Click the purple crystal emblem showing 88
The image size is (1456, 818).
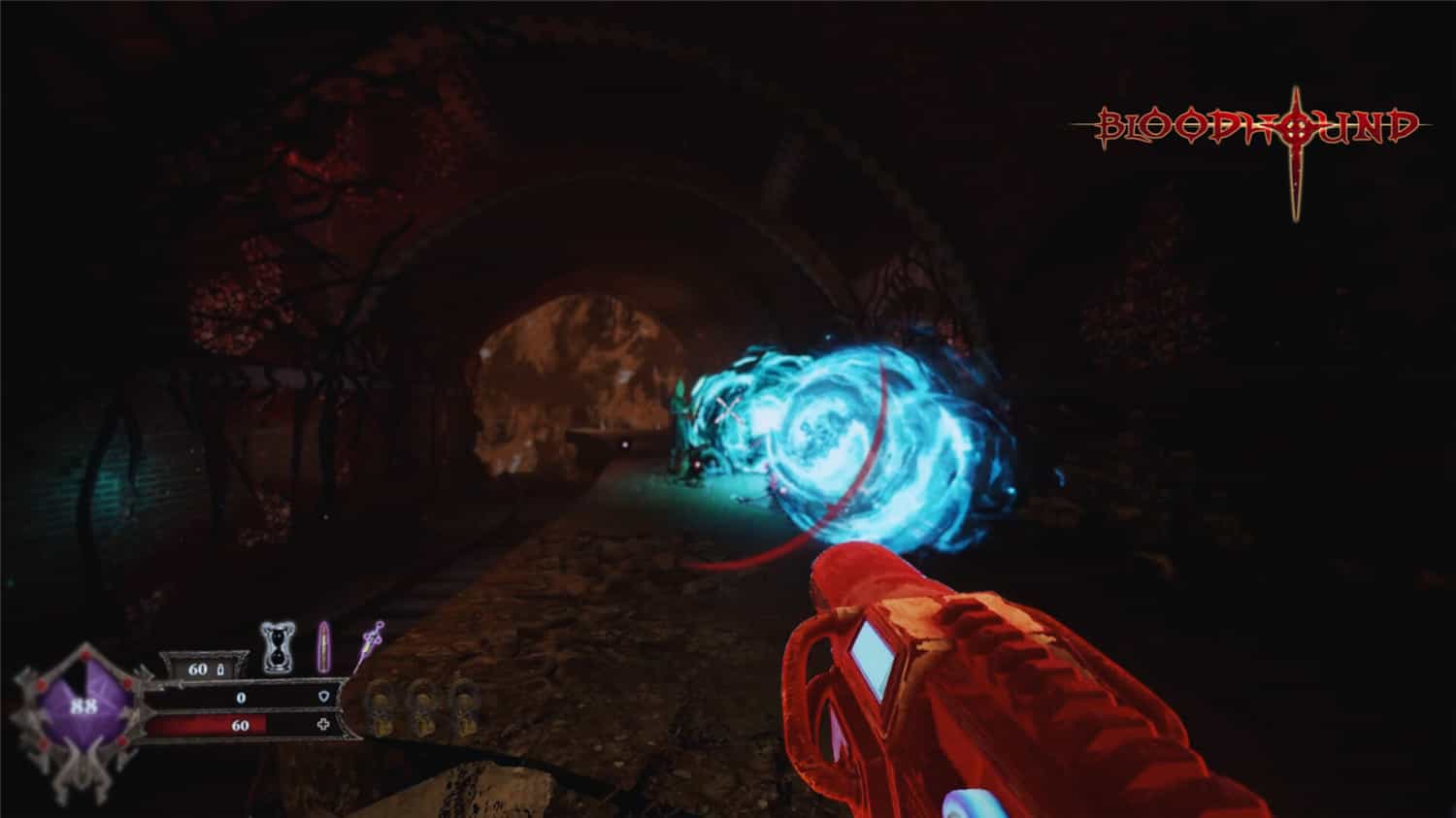83,706
